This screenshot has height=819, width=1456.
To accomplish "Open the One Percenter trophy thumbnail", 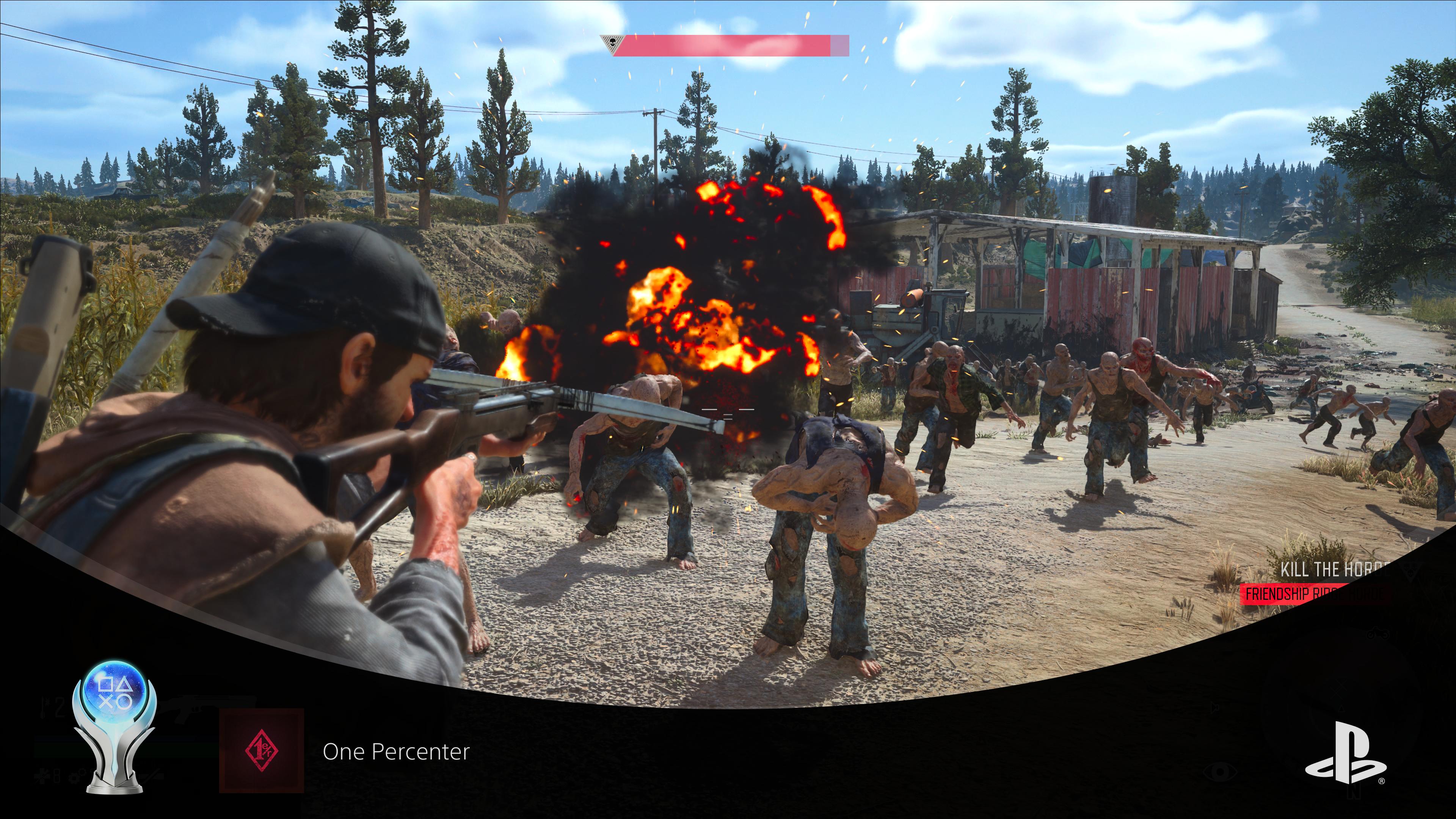I will coord(261,751).
